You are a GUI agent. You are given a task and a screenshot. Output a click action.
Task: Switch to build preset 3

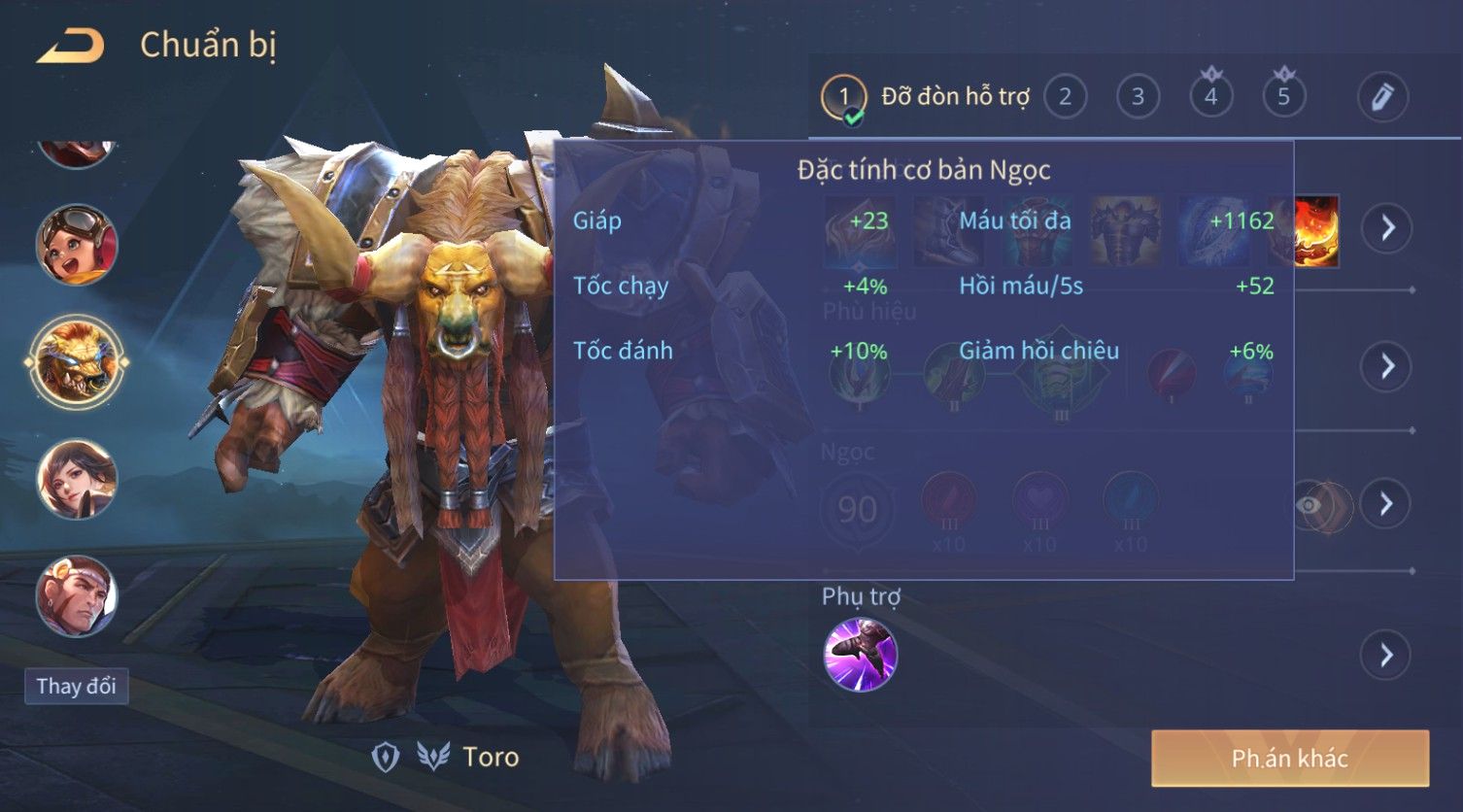click(1138, 97)
